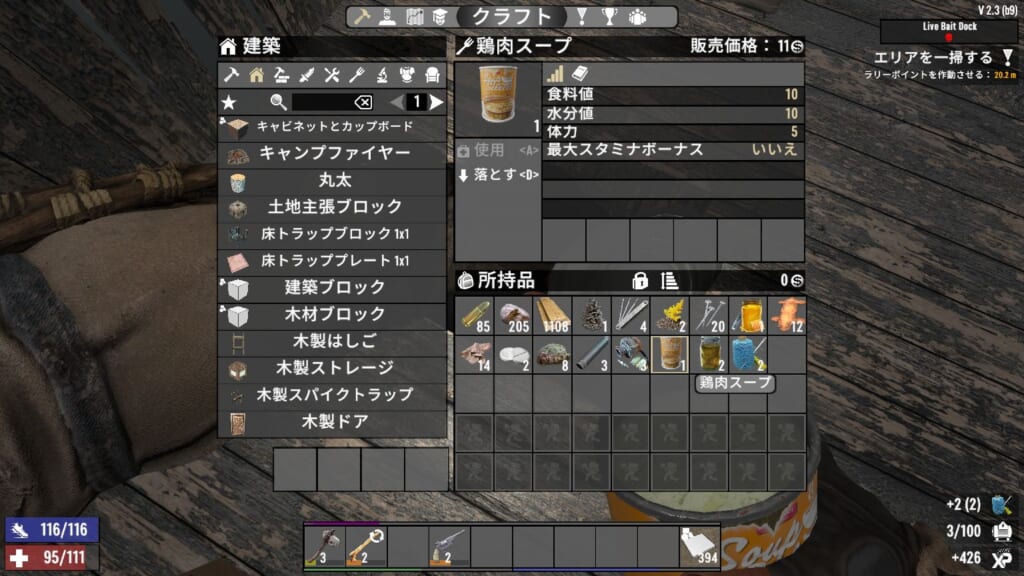
Task: Choose the 木製ドア recipe
Action: [333, 422]
